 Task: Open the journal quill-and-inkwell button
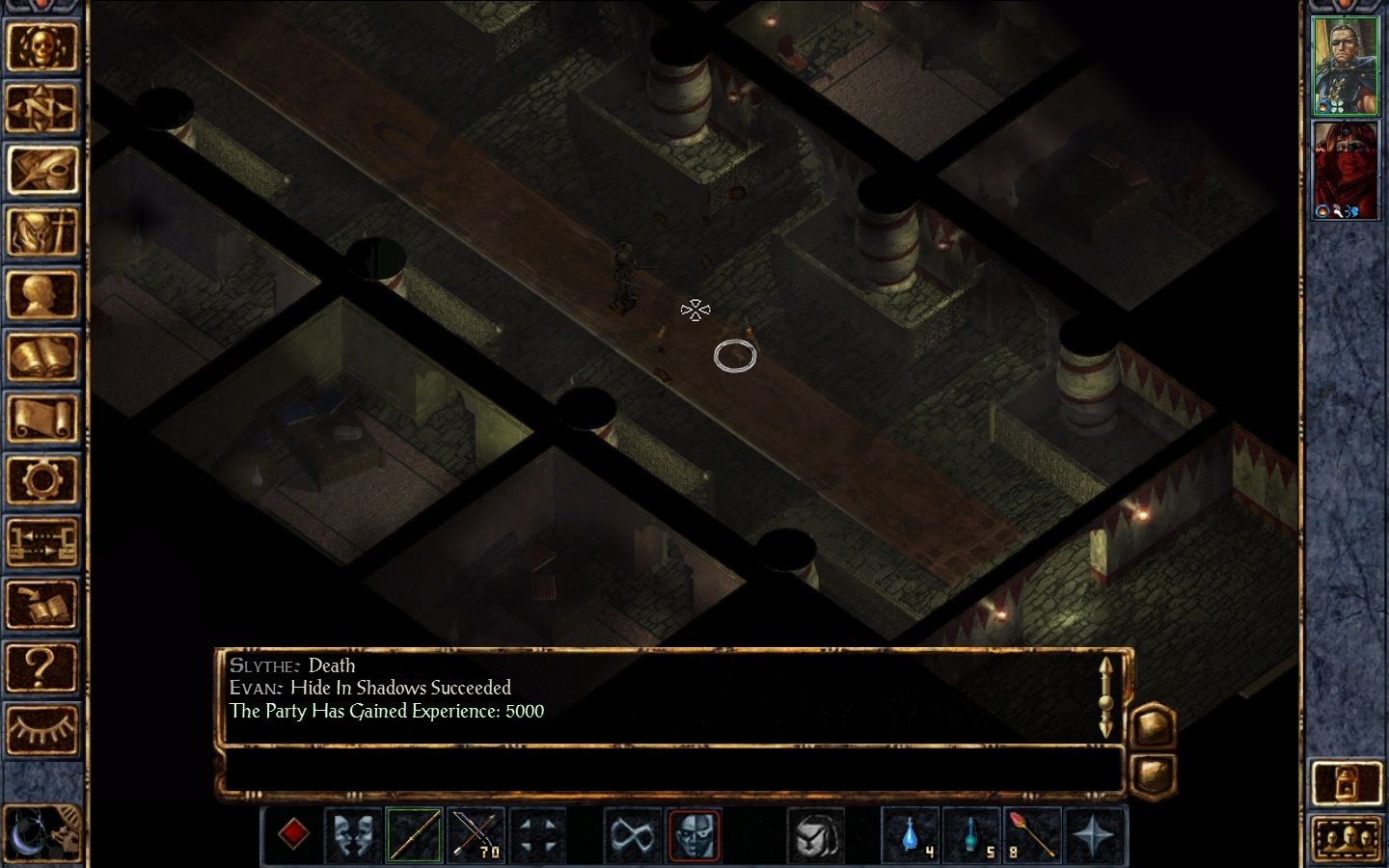41,169
